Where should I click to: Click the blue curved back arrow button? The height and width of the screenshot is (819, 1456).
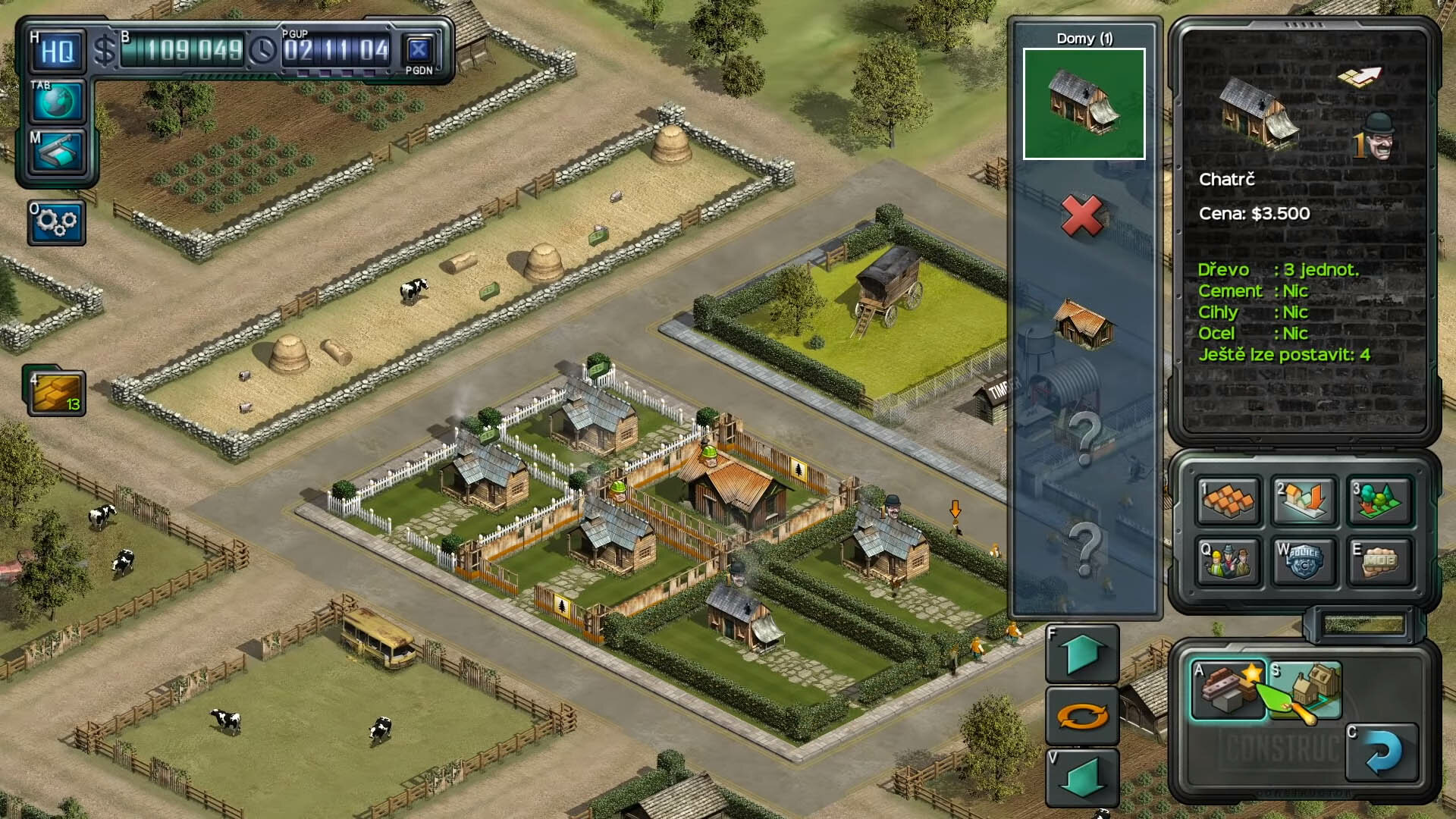point(1381,753)
